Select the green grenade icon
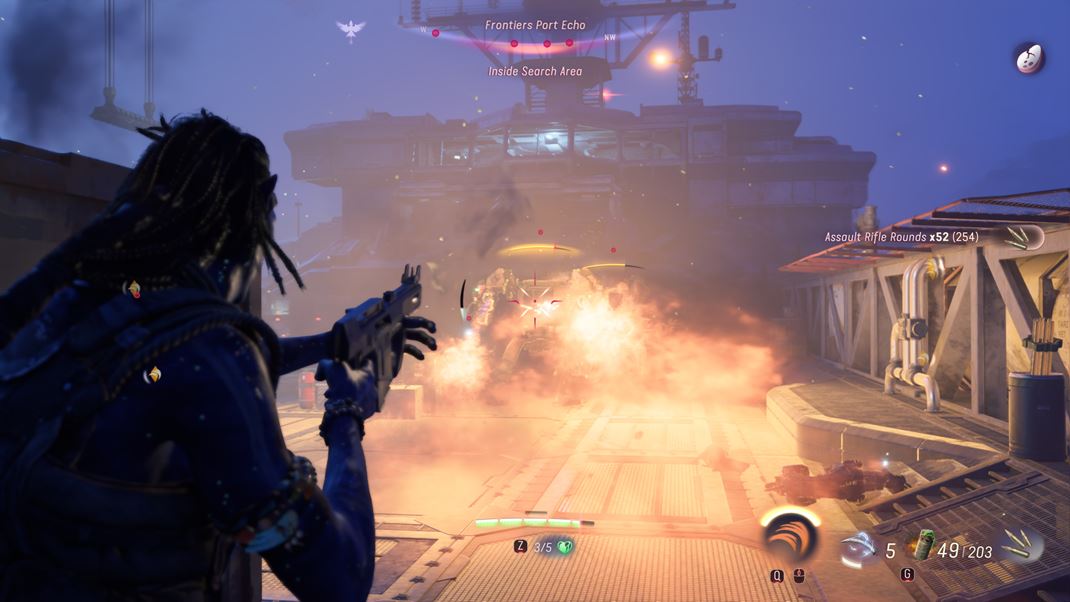 920,546
